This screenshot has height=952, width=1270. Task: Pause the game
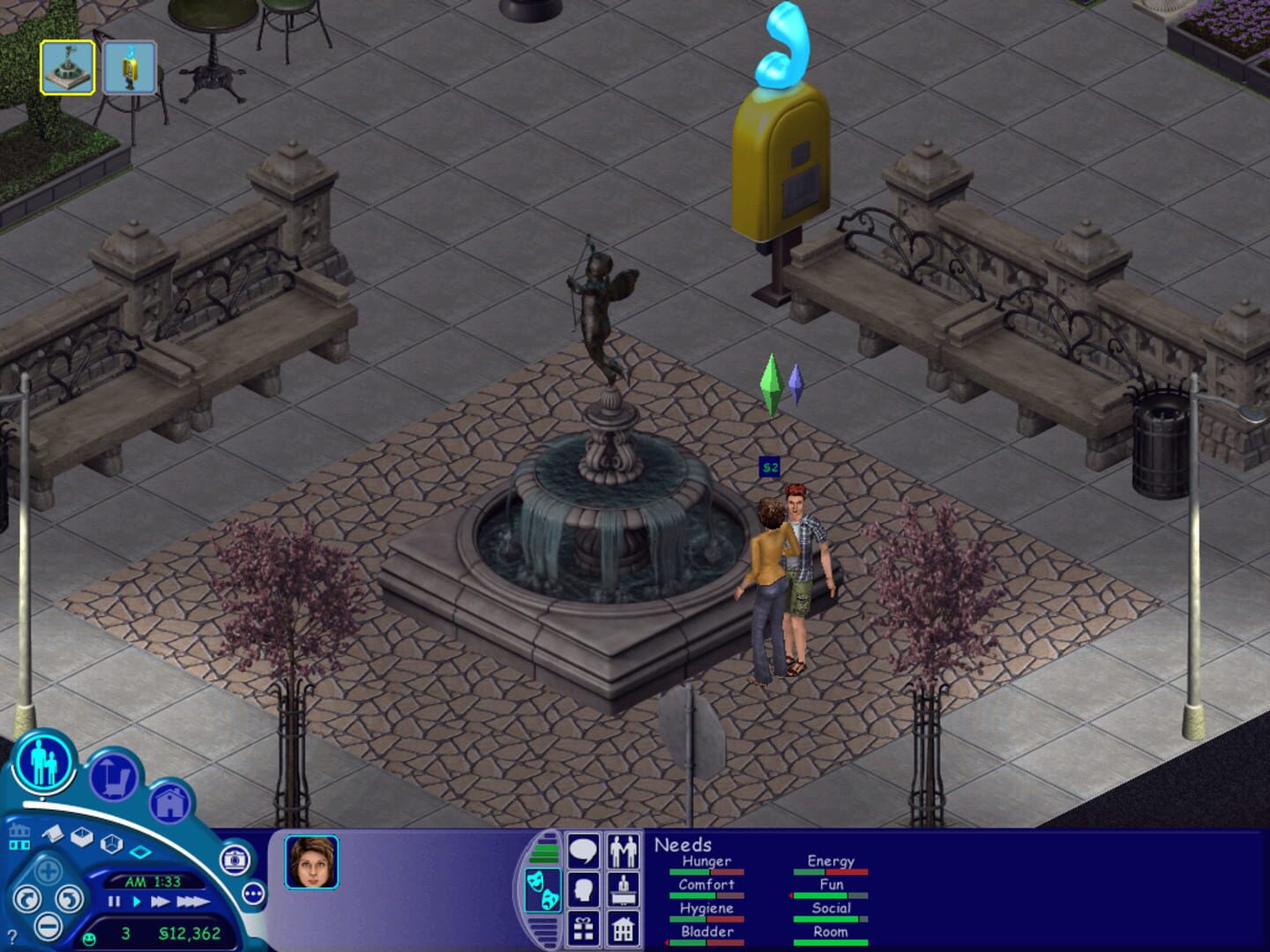[115, 903]
